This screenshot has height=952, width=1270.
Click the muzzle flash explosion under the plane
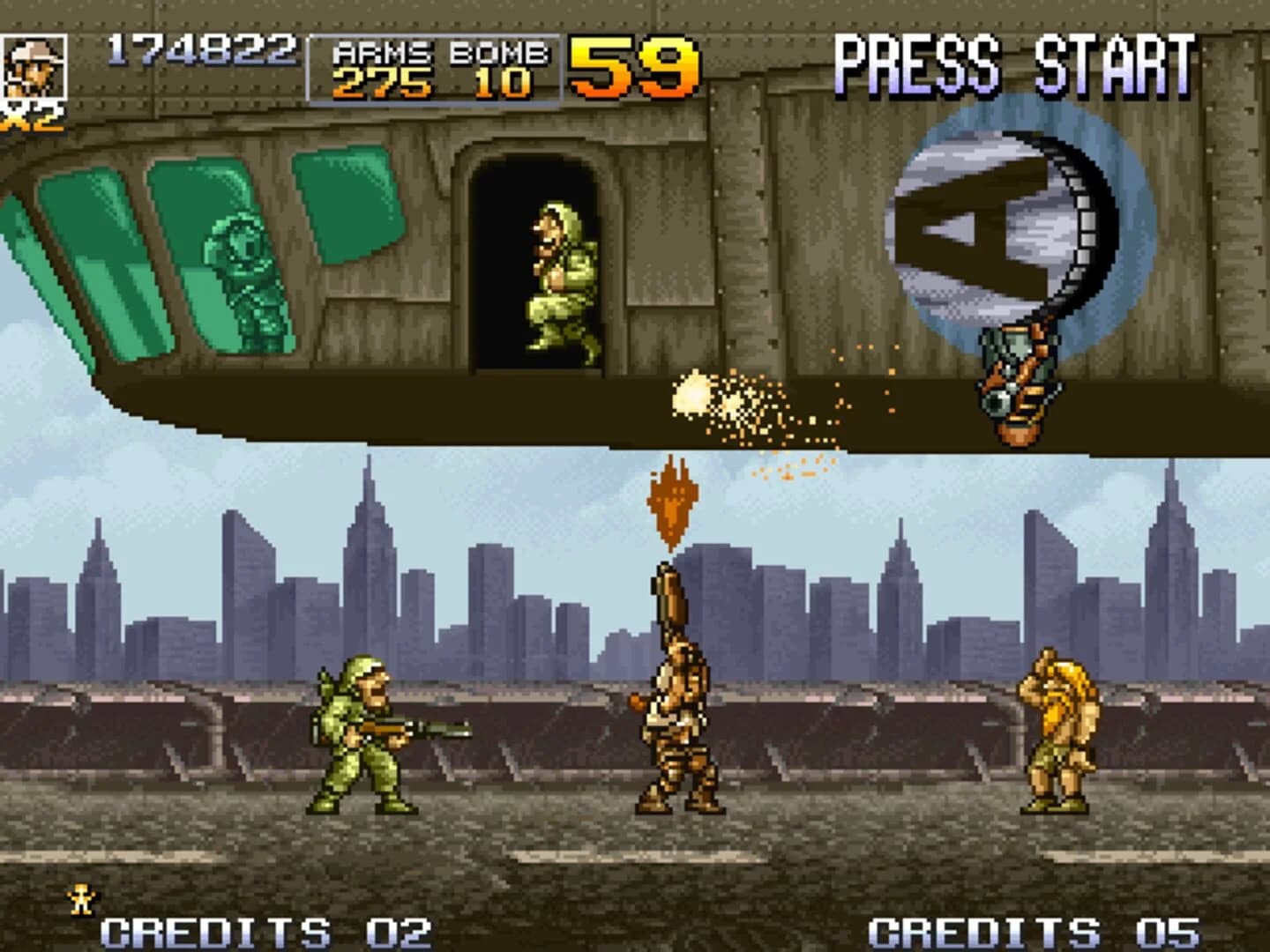pos(697,397)
